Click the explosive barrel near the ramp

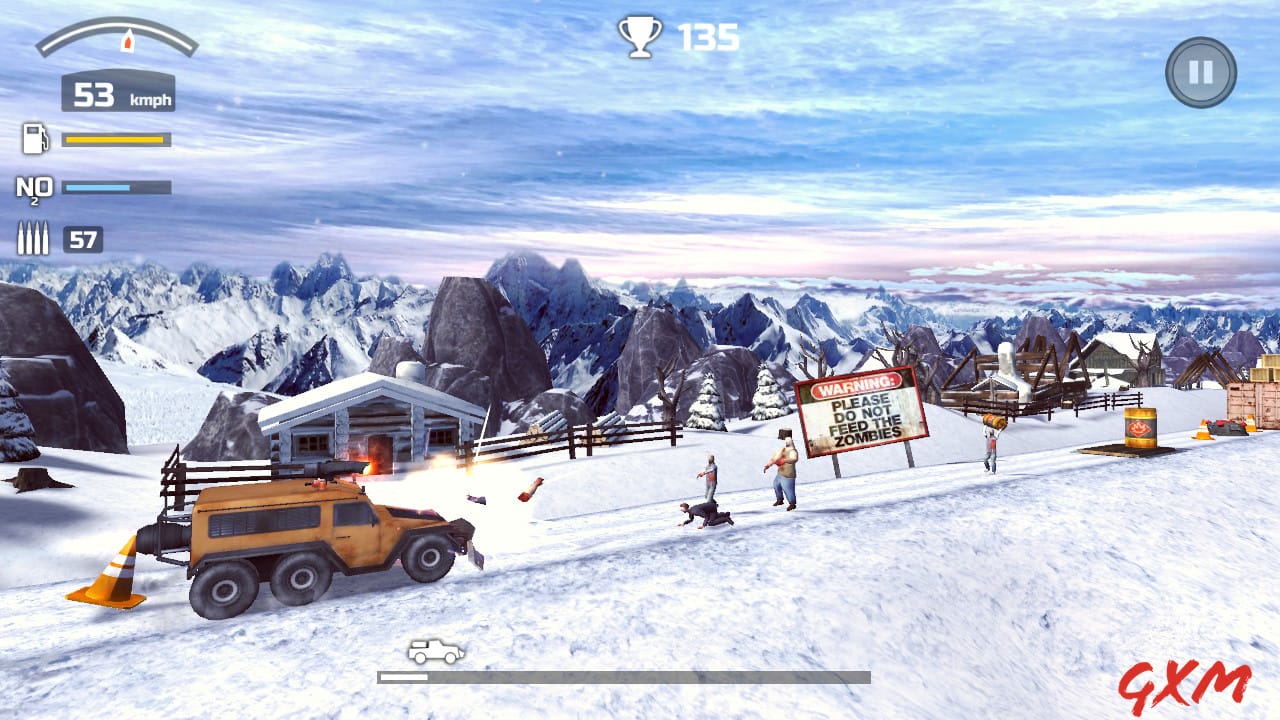pos(1140,425)
